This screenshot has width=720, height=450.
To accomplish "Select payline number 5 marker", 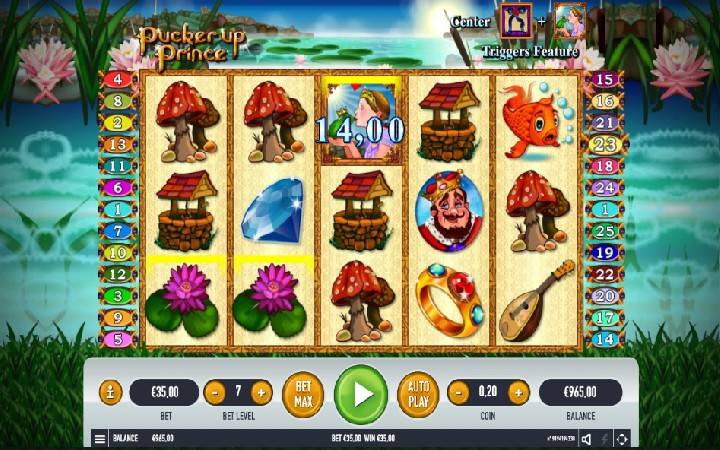I will pos(118,339).
